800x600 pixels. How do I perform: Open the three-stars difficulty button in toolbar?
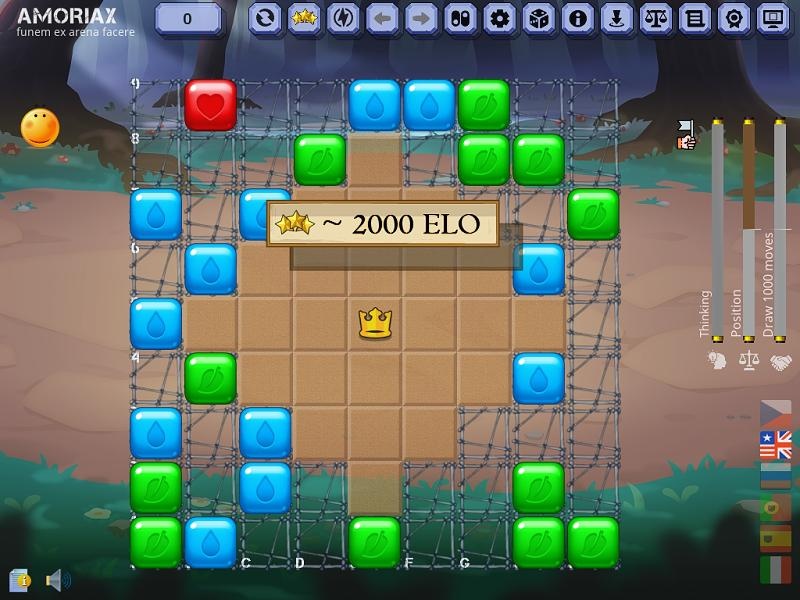pyautogui.click(x=304, y=18)
